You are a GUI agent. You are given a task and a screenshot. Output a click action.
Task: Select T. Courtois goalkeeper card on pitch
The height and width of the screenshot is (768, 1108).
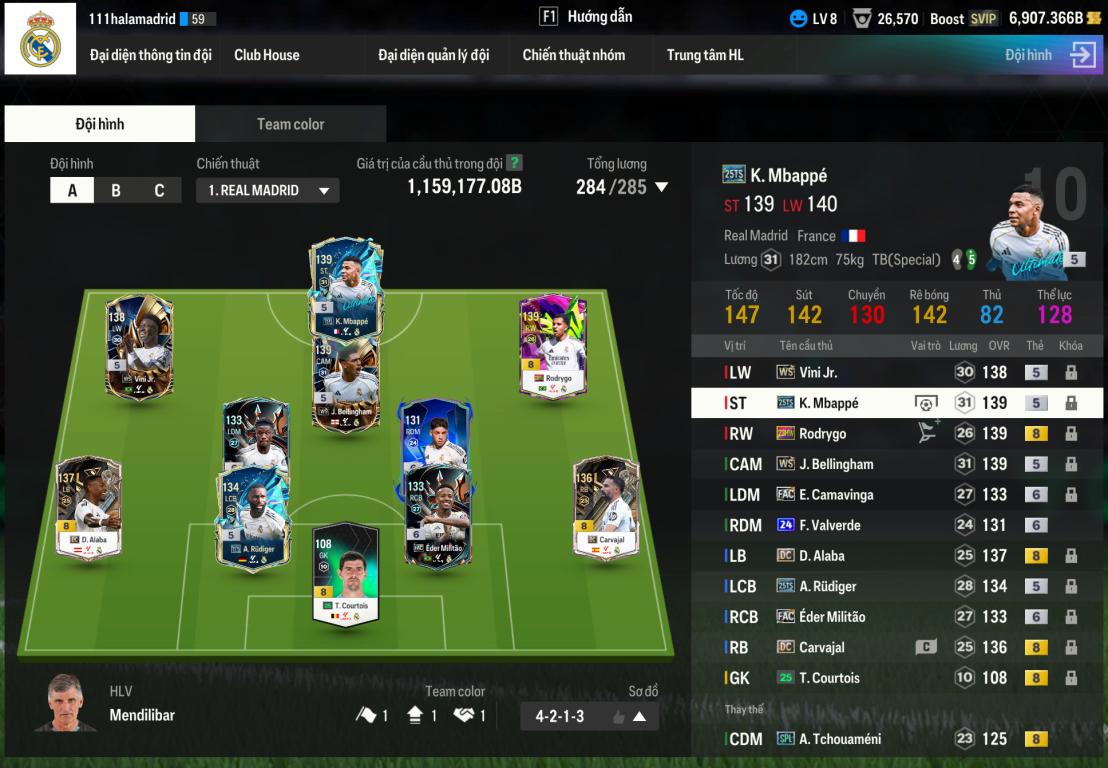tap(346, 575)
